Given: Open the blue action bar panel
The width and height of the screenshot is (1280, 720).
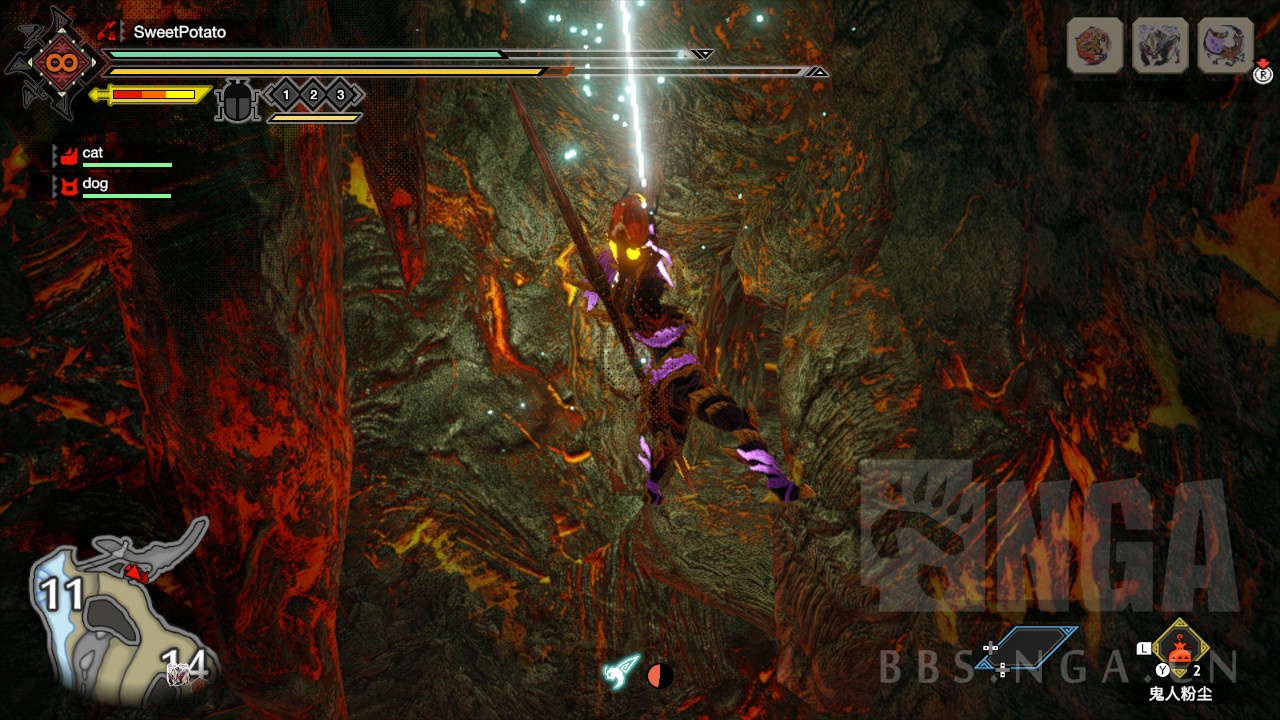Looking at the screenshot, I should (1028, 647).
